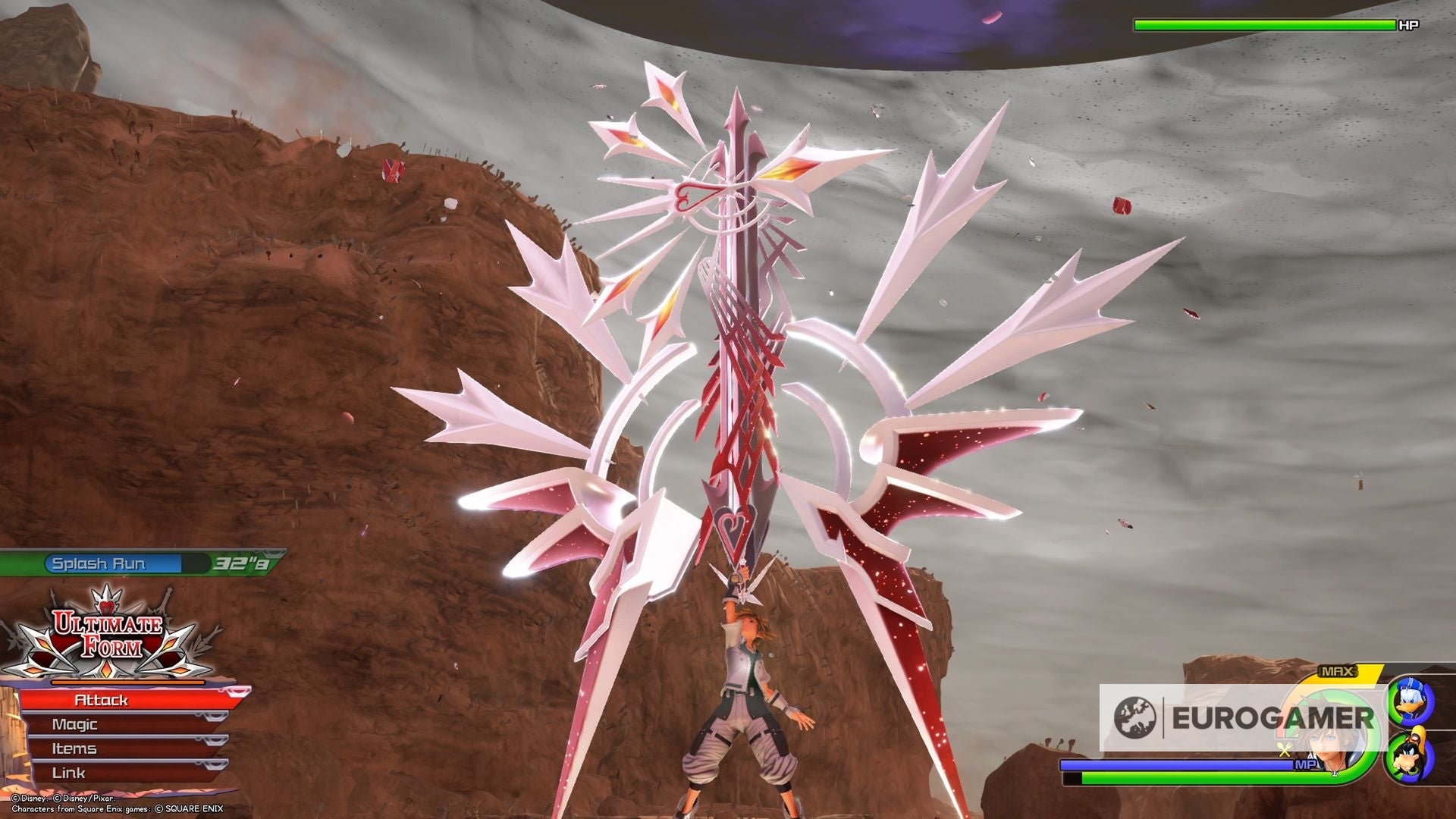Click the MAX gauge label icon
The height and width of the screenshot is (819, 1456).
[x=1336, y=670]
